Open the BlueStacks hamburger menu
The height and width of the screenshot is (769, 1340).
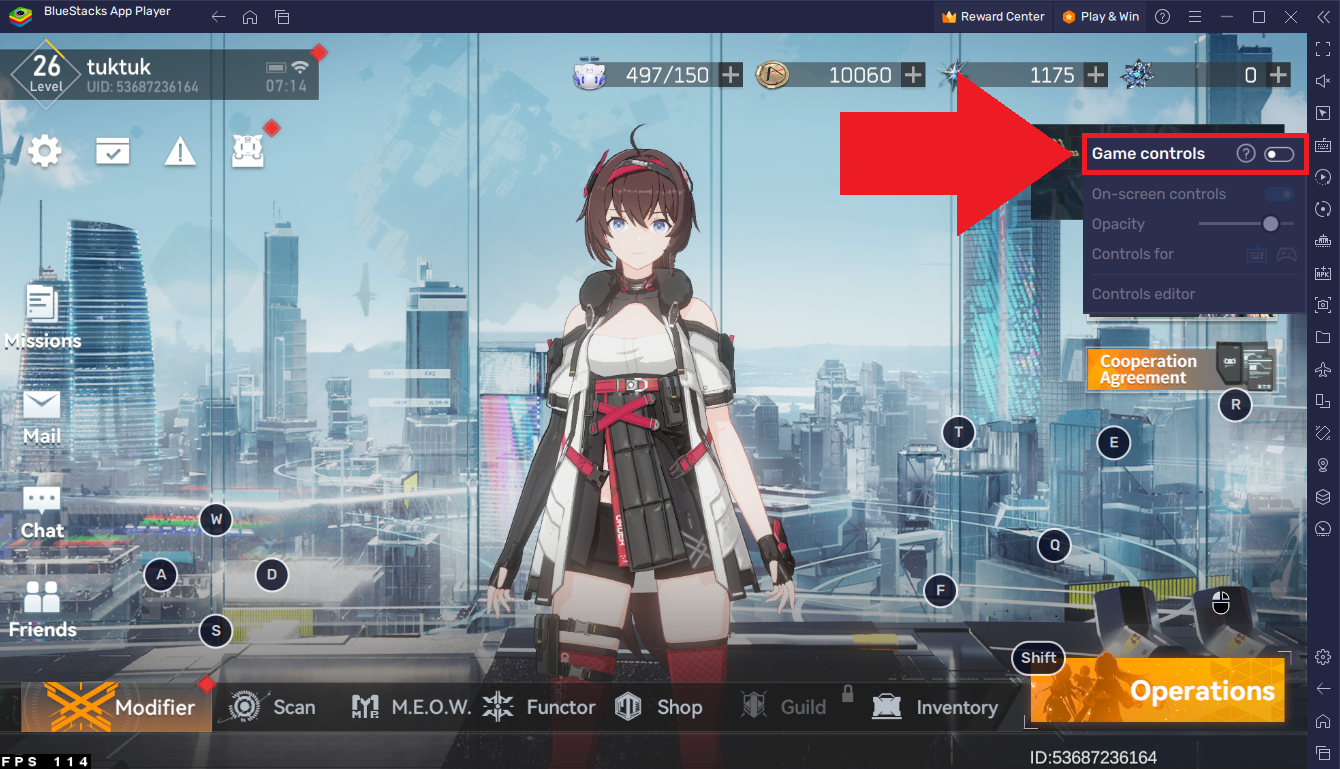coord(1195,16)
